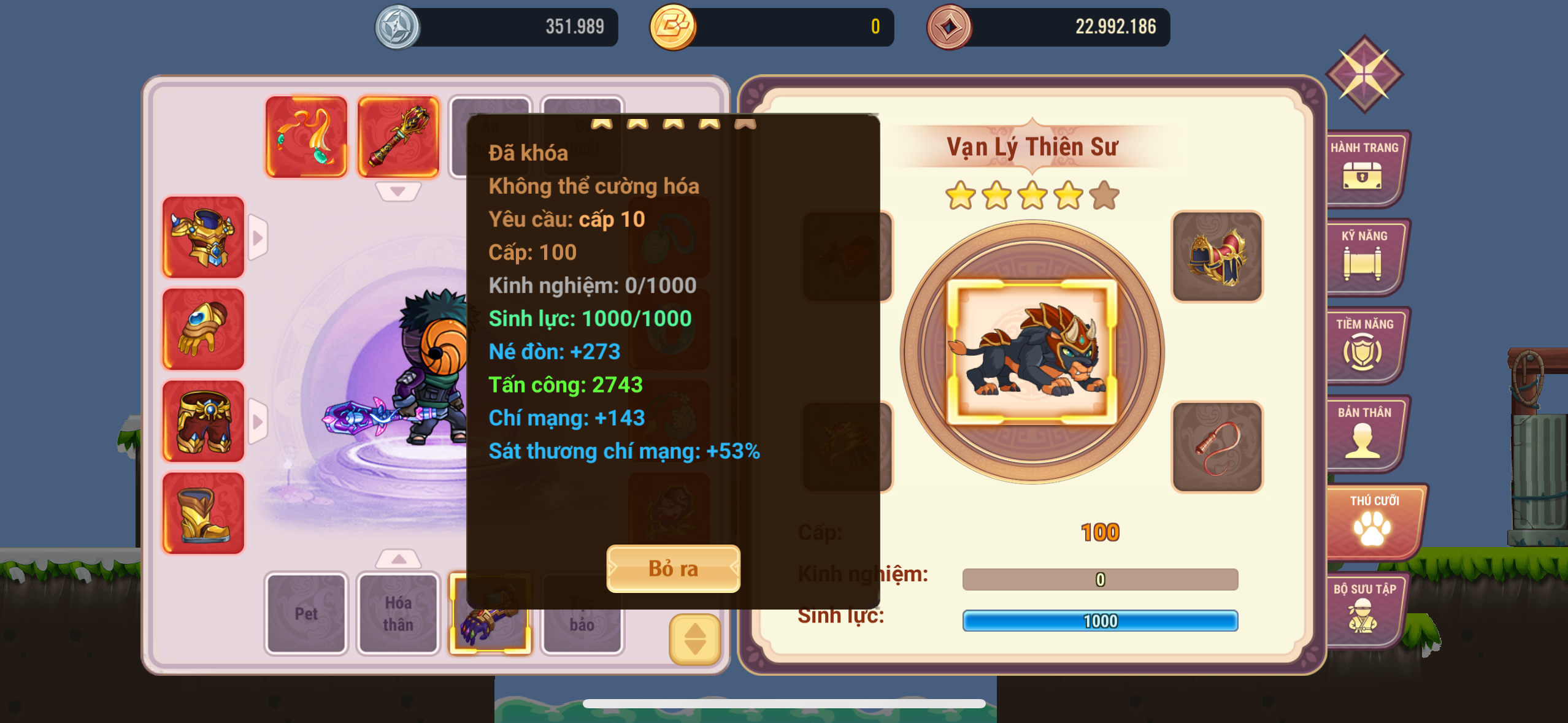Viewport: 1568px width, 723px height.
Task: Show the Bản Thân tab
Action: [x=1364, y=433]
